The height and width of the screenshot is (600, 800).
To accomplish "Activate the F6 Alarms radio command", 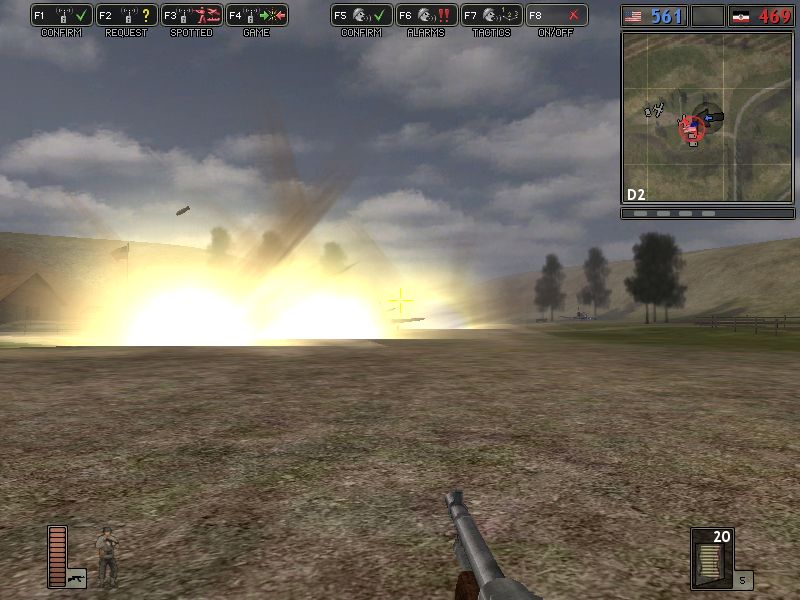I will [426, 16].
